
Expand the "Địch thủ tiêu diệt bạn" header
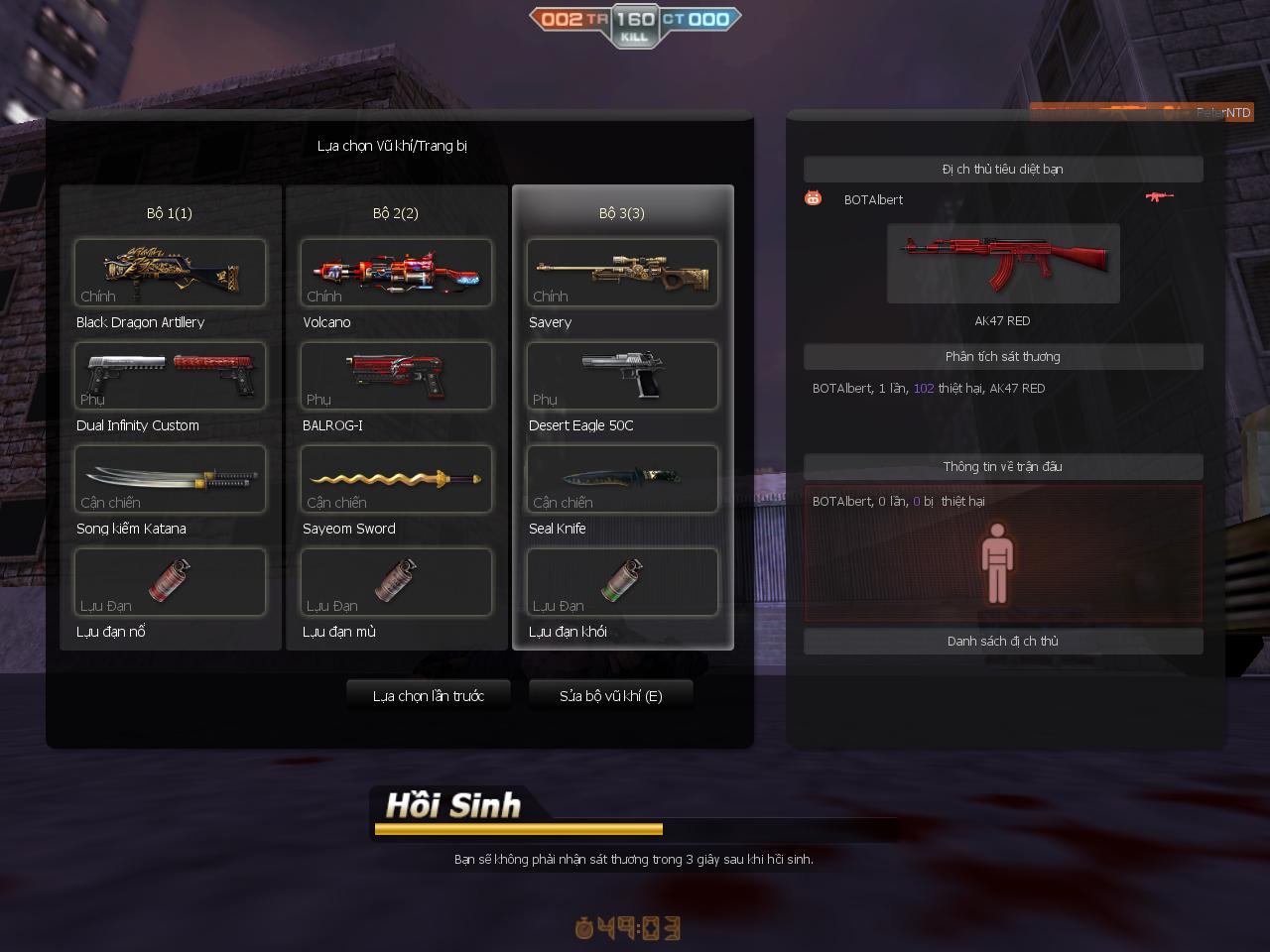(1003, 169)
